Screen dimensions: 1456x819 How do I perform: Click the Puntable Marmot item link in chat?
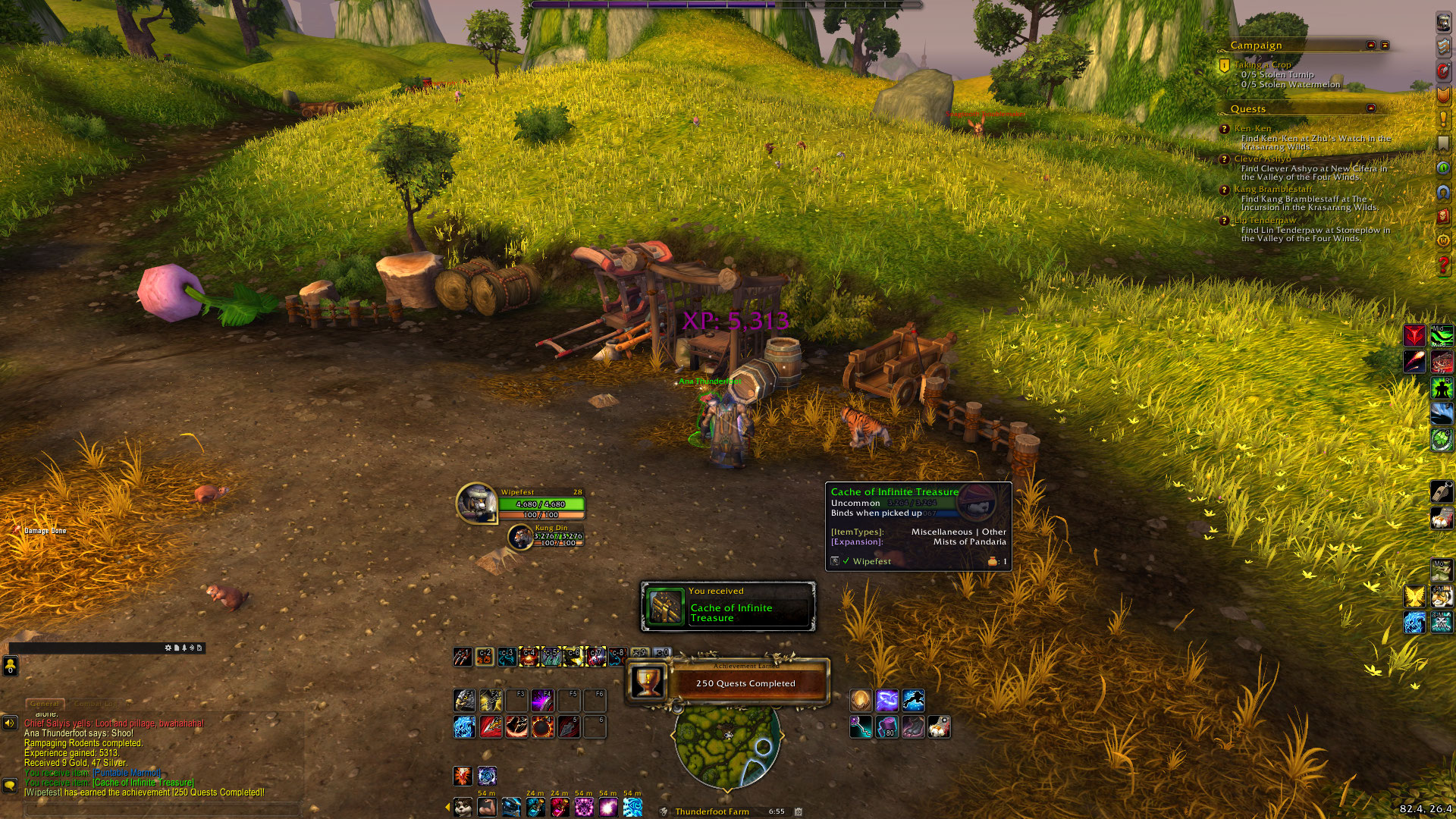coord(127,773)
